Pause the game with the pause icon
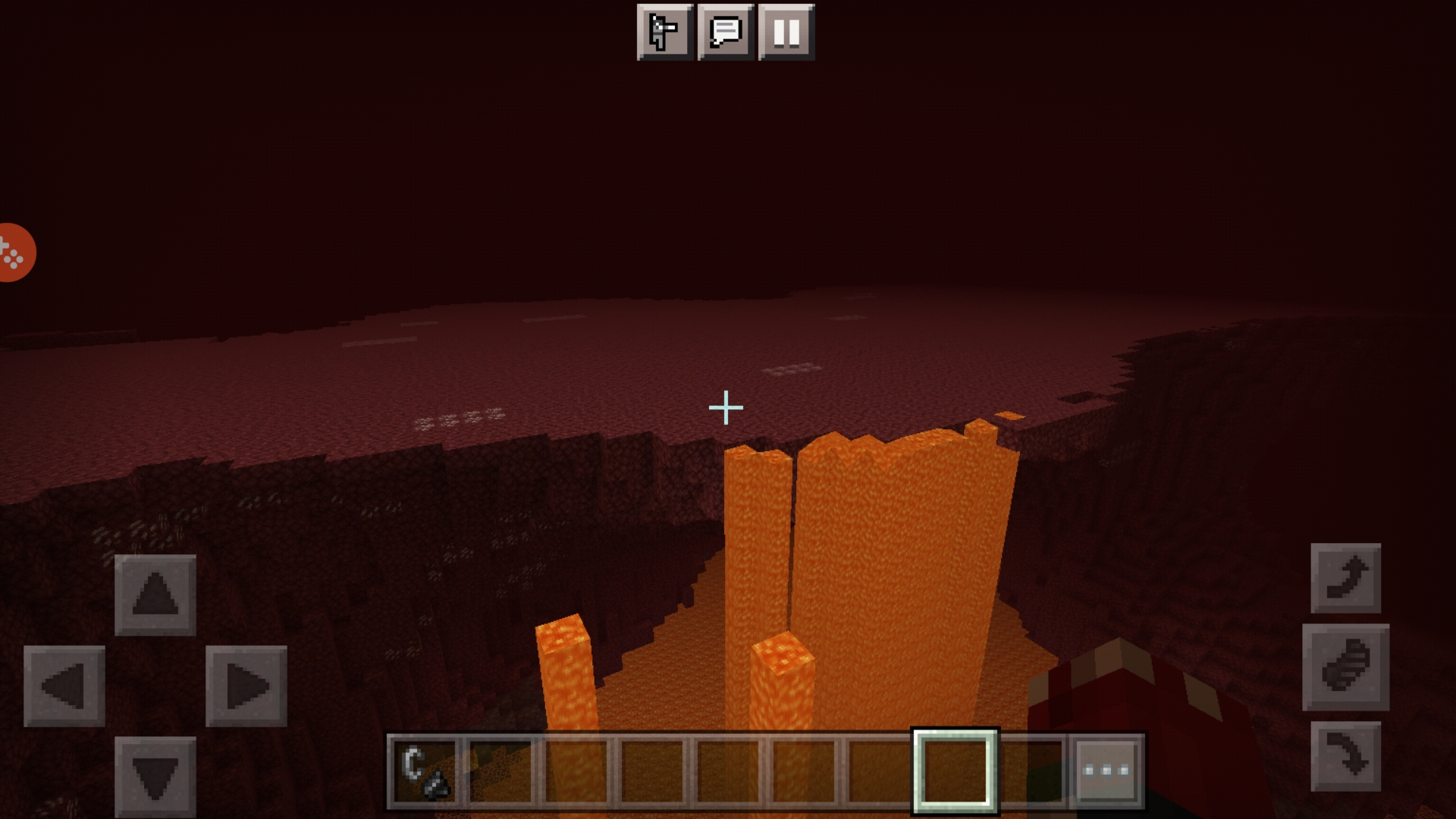This screenshot has height=819, width=1456. coord(786,32)
